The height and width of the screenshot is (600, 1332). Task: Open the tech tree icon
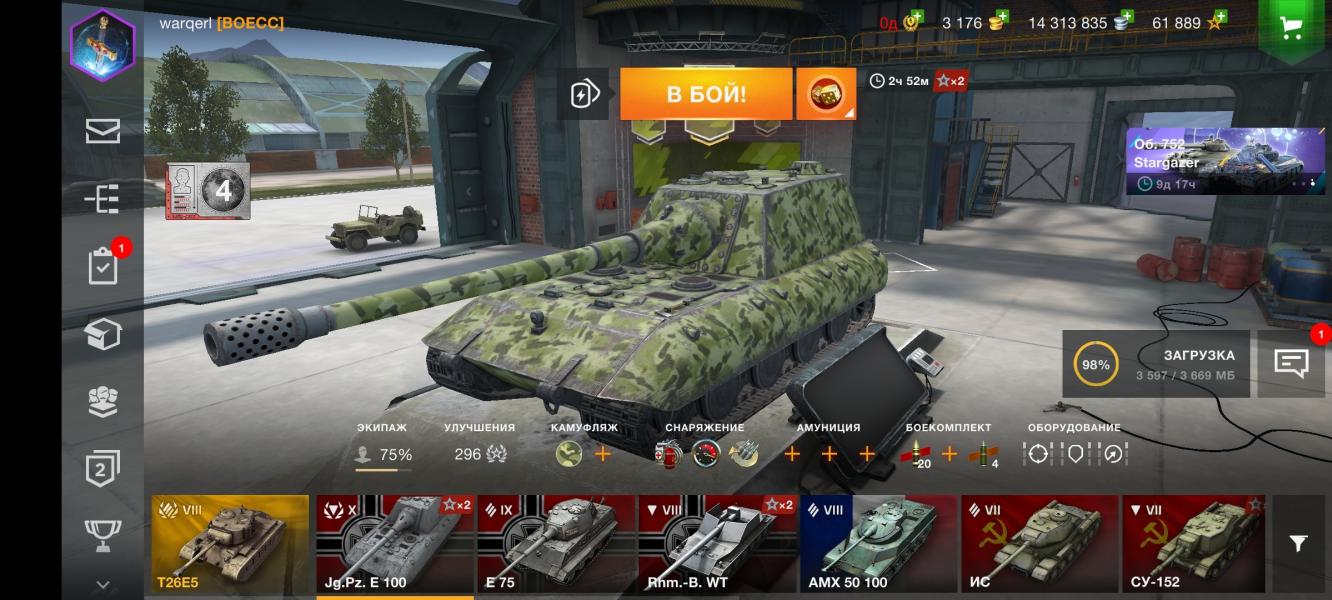point(102,199)
